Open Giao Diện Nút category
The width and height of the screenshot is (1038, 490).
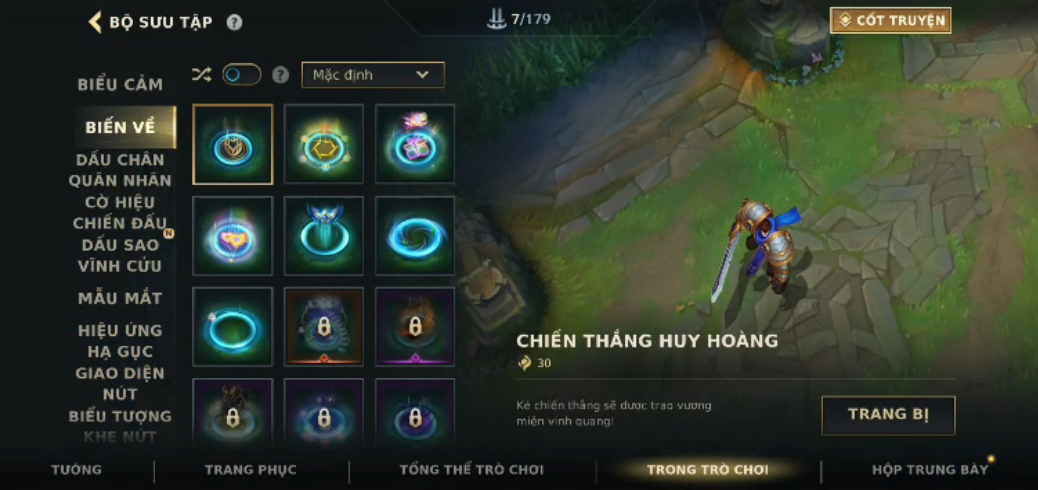pyautogui.click(x=120, y=384)
